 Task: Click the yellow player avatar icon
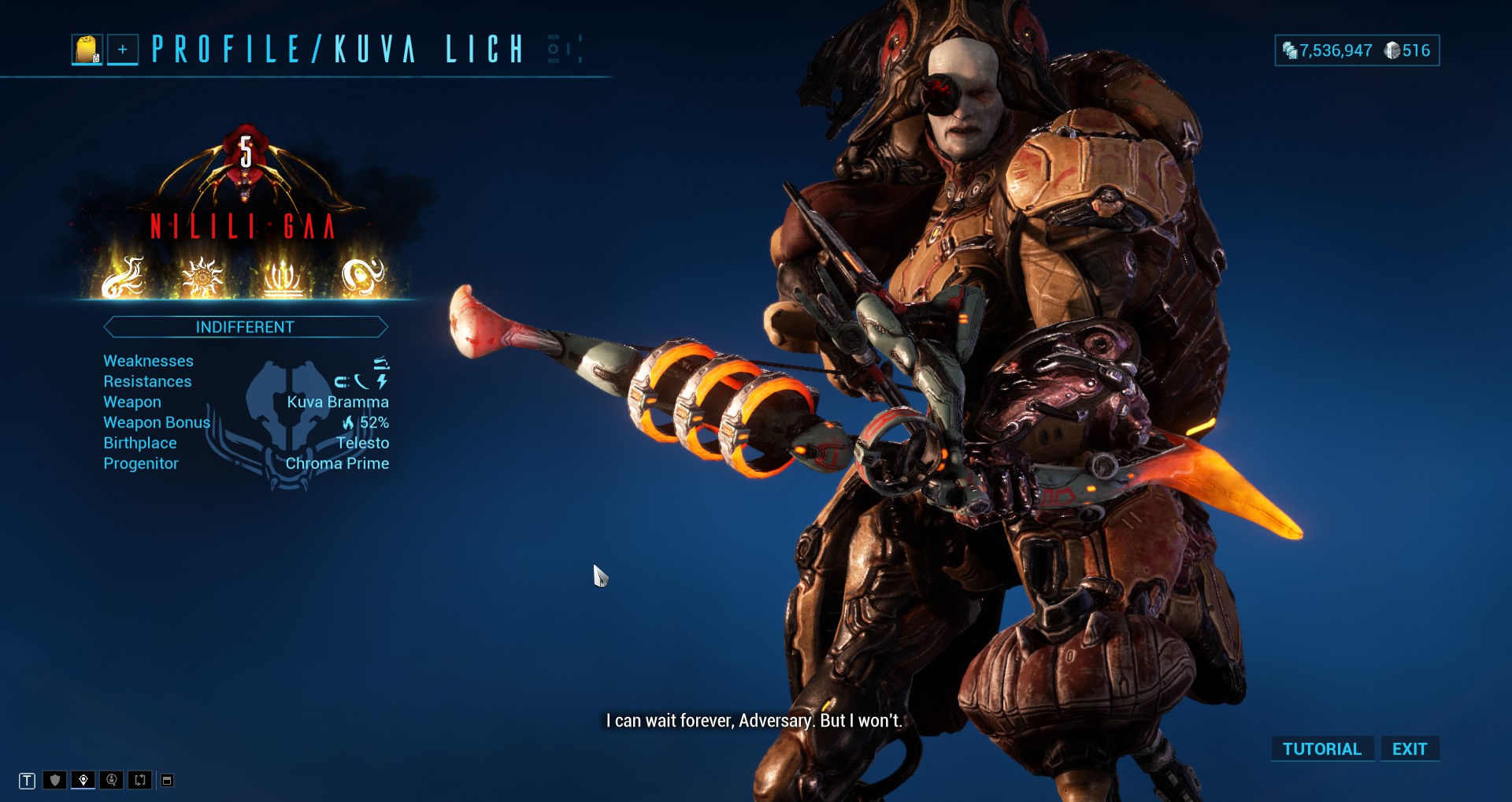(87, 50)
